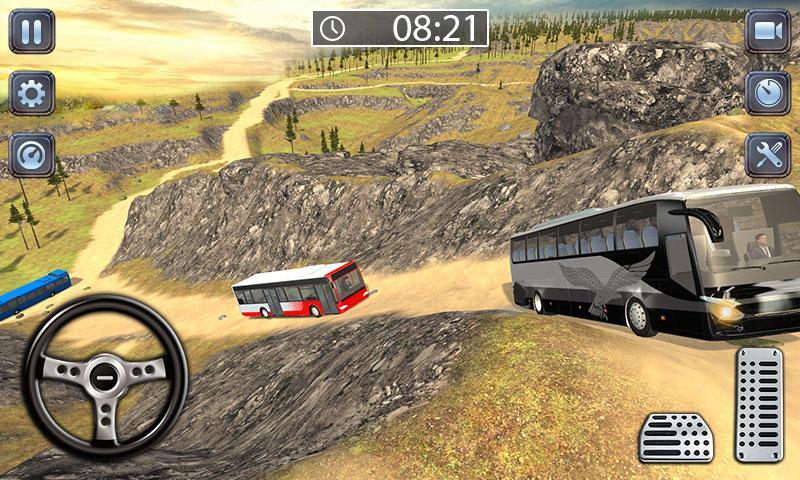
Task: Tap the speedometer gauge button
Action: click(32, 155)
